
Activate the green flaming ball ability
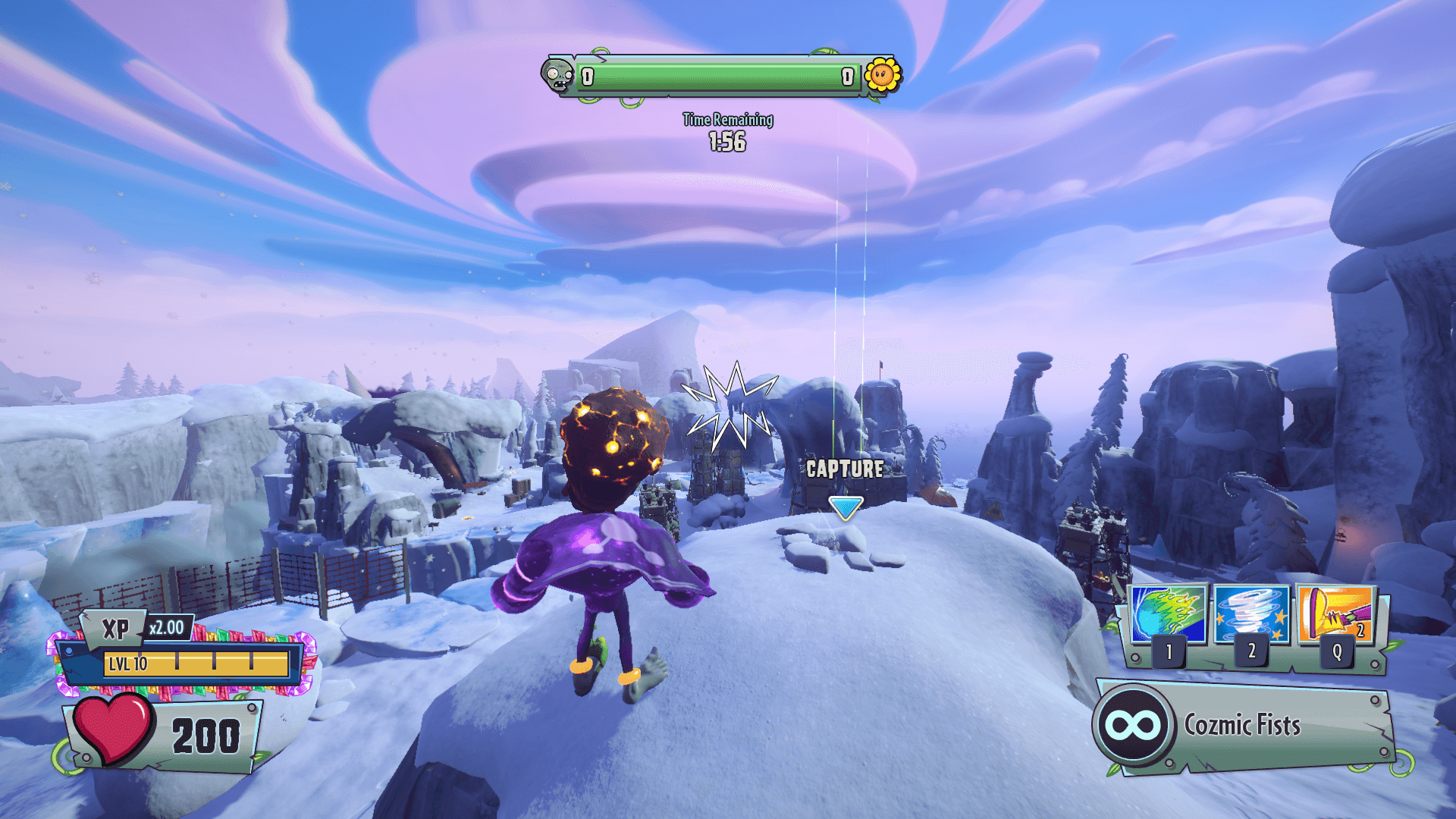(x=1168, y=614)
